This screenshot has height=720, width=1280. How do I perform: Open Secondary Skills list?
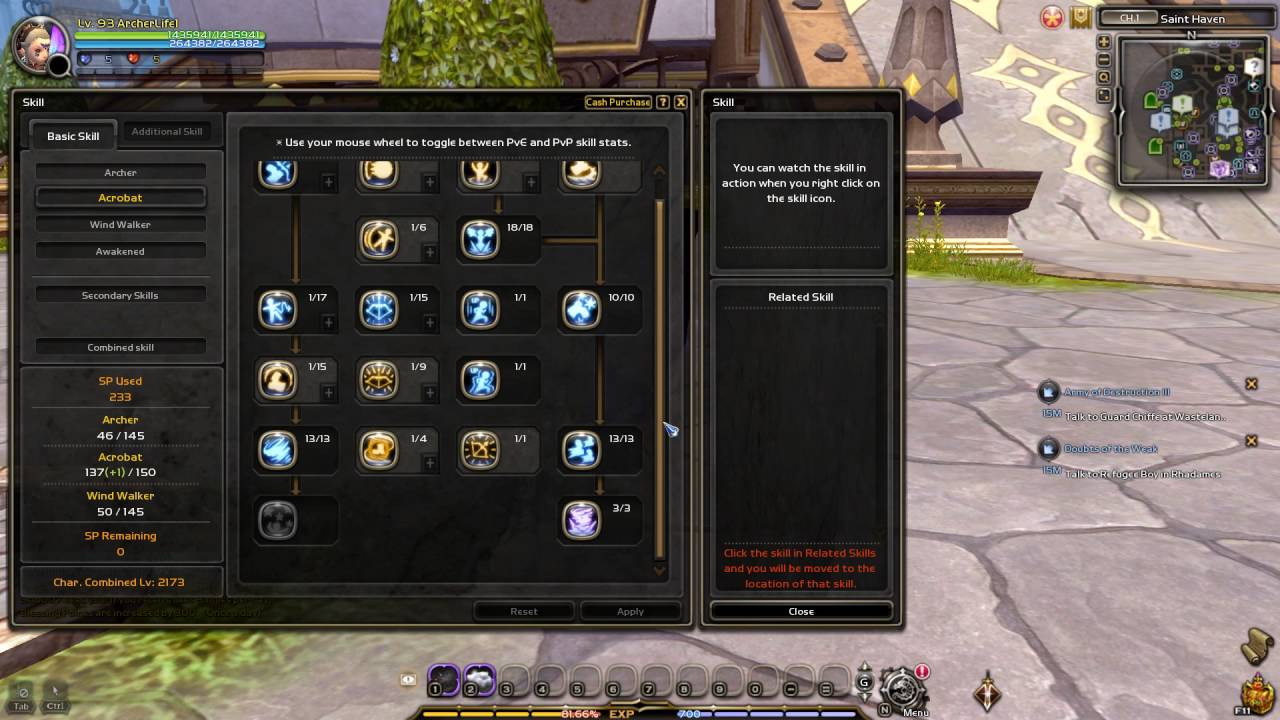pyautogui.click(x=120, y=296)
